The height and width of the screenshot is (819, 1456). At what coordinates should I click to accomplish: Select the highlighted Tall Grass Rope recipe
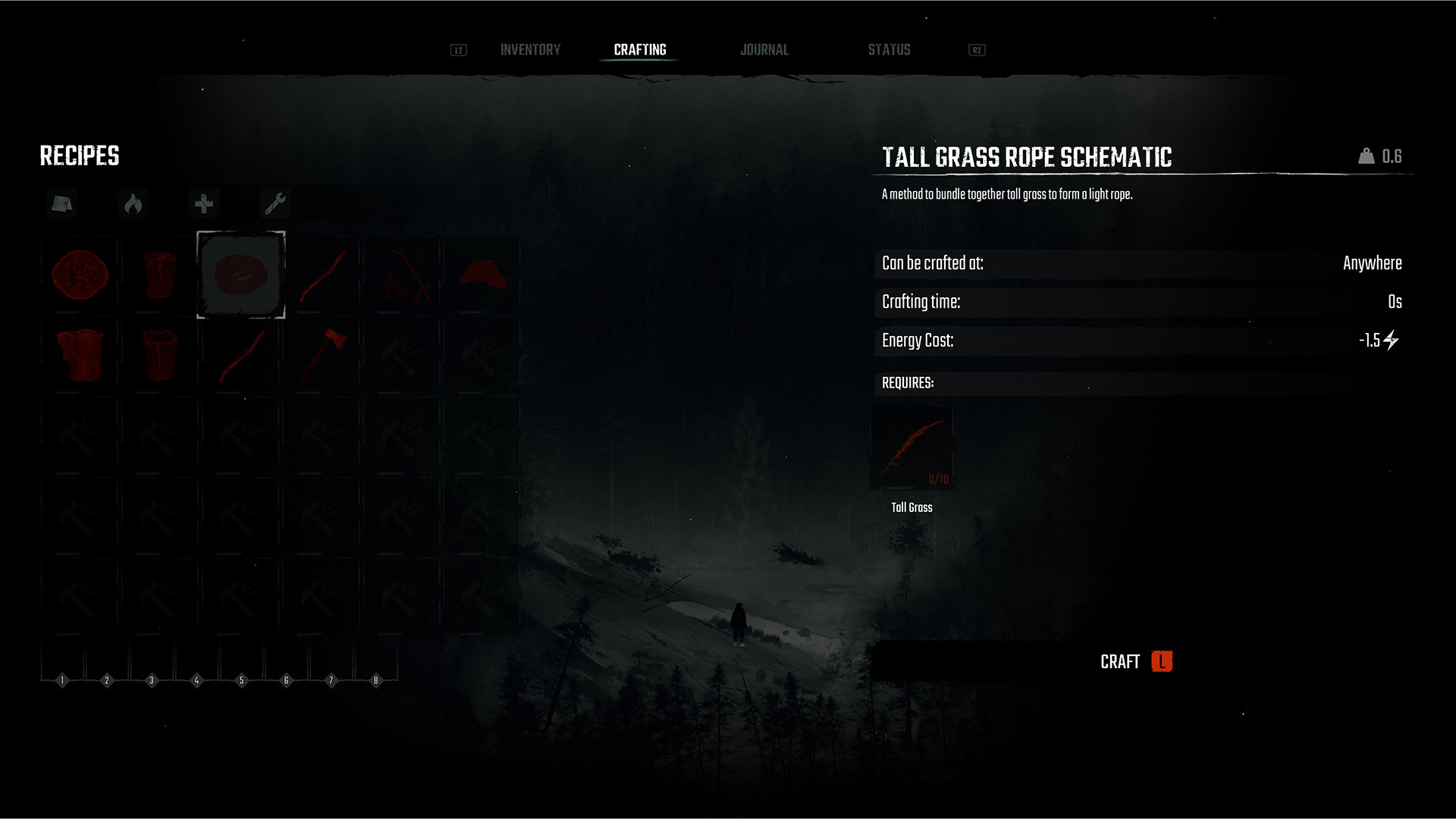click(241, 275)
